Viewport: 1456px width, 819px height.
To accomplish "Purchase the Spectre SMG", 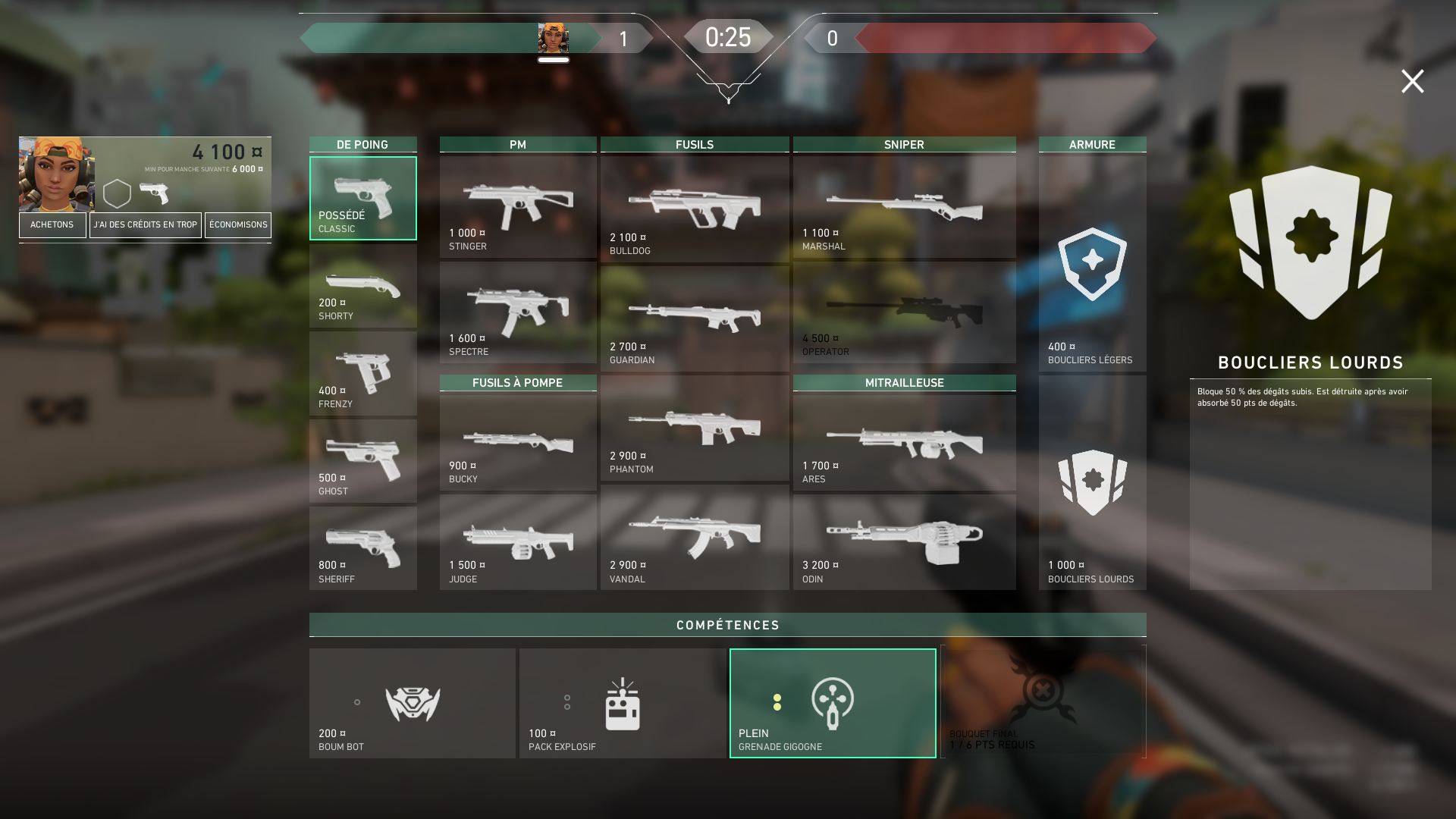I will click(x=518, y=312).
